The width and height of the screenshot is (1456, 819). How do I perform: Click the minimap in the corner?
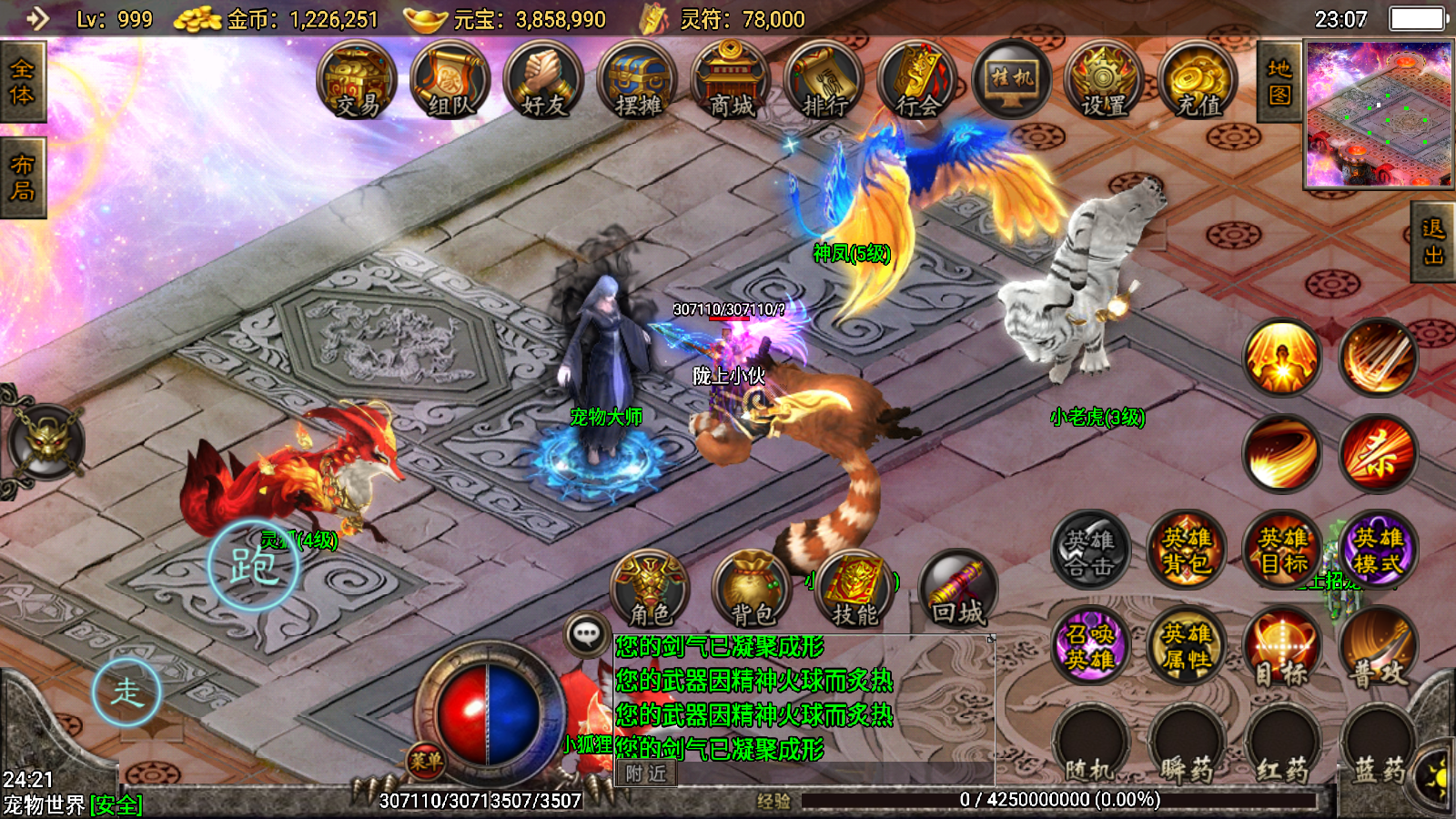click(x=1379, y=114)
